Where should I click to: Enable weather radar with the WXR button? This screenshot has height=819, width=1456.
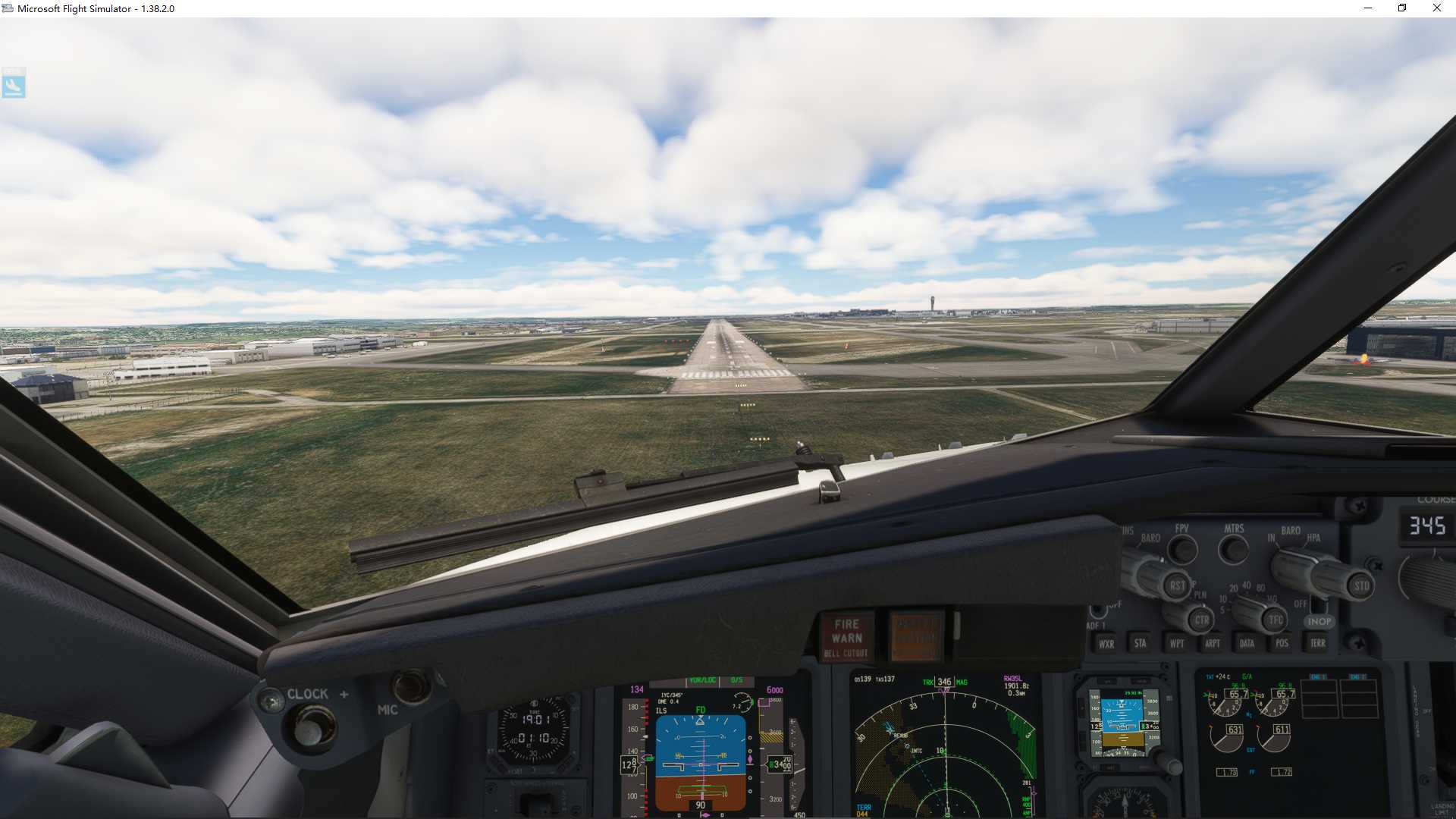[1107, 643]
